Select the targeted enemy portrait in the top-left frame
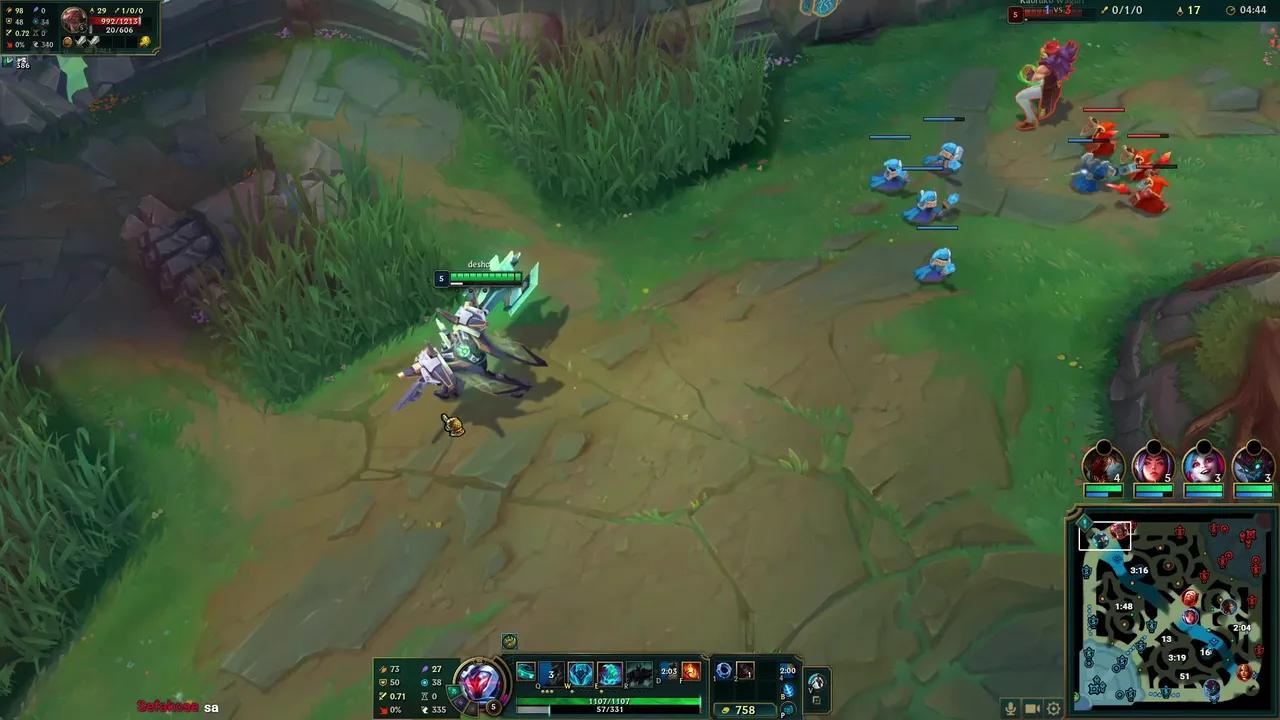This screenshot has width=1280, height=720. (73, 18)
